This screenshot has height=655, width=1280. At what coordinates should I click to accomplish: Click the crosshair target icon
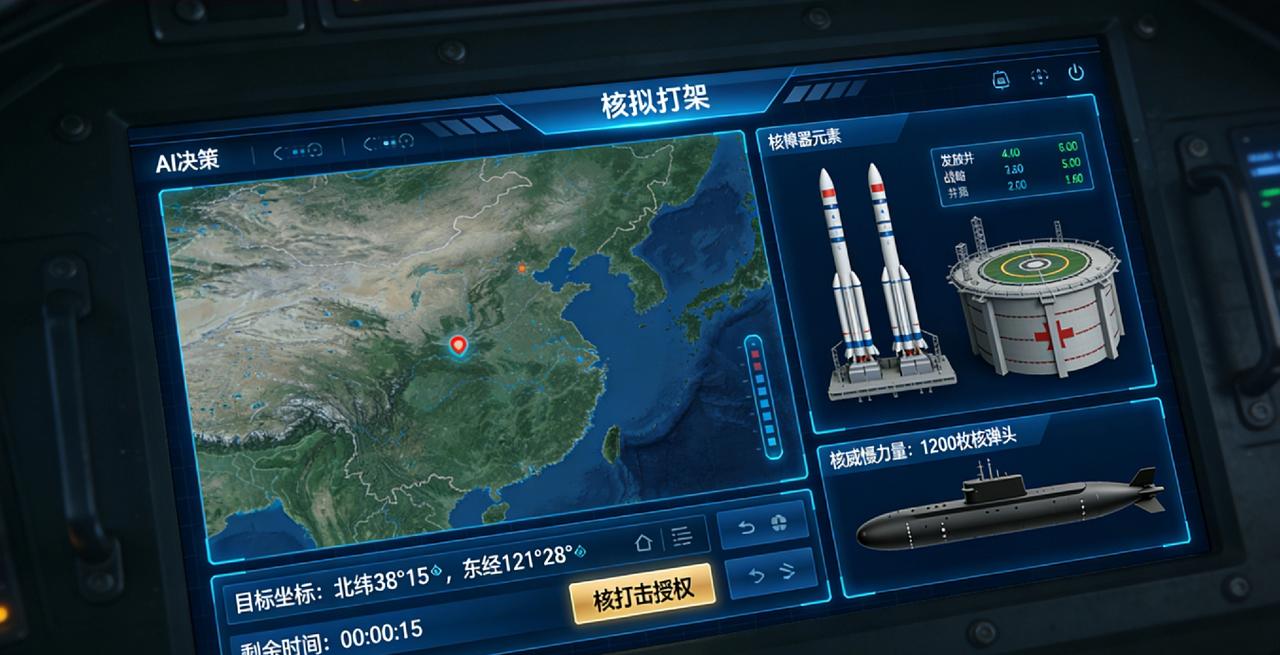[x=1039, y=76]
